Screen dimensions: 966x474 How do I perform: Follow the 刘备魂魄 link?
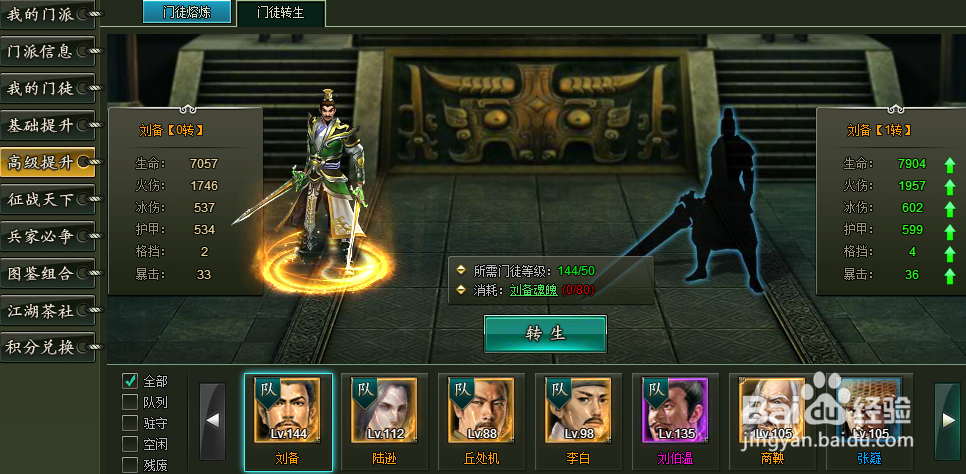[535, 290]
